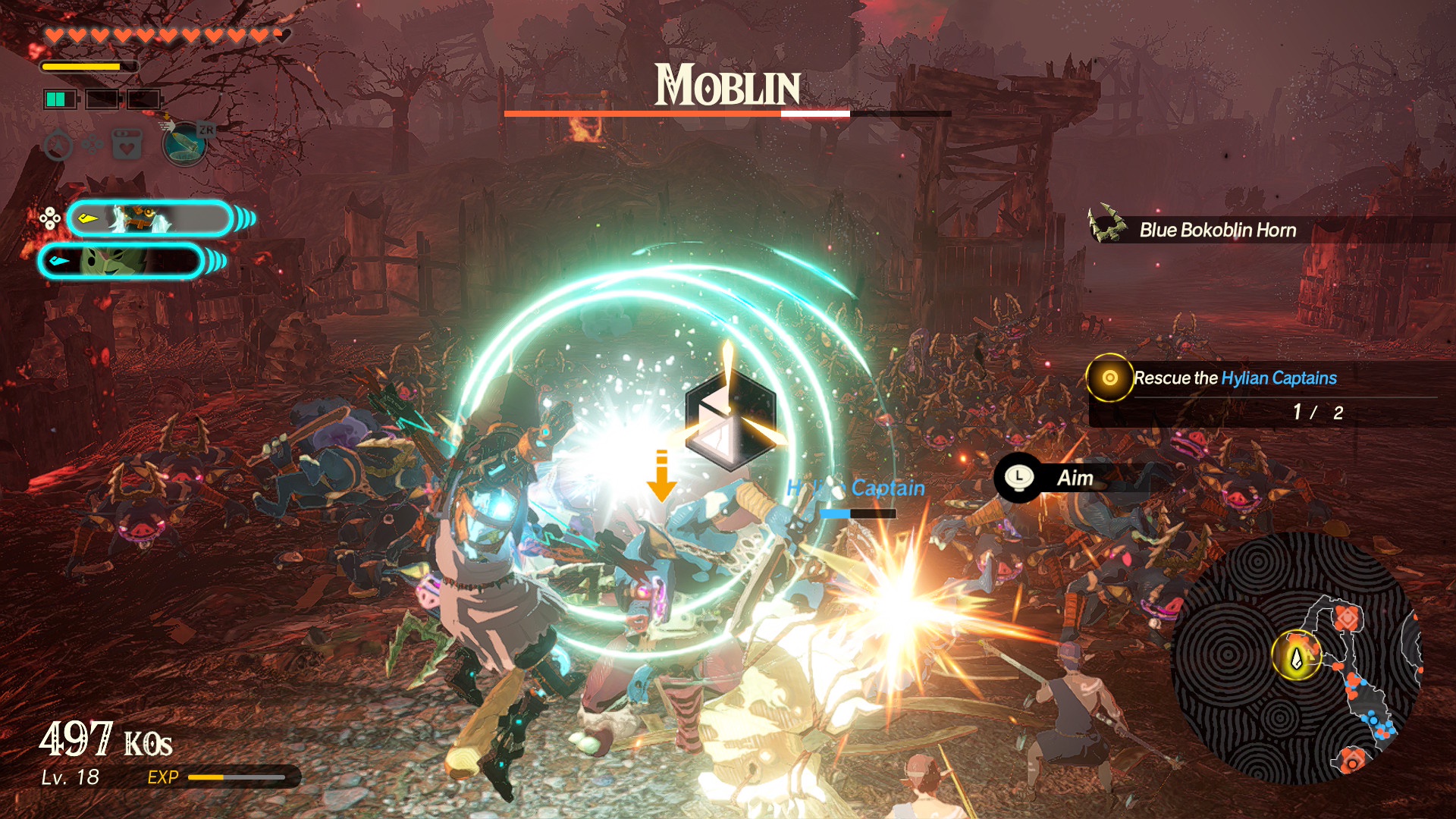1456x819 pixels.
Task: Use the heart container healing item icon
Action: tap(127, 143)
